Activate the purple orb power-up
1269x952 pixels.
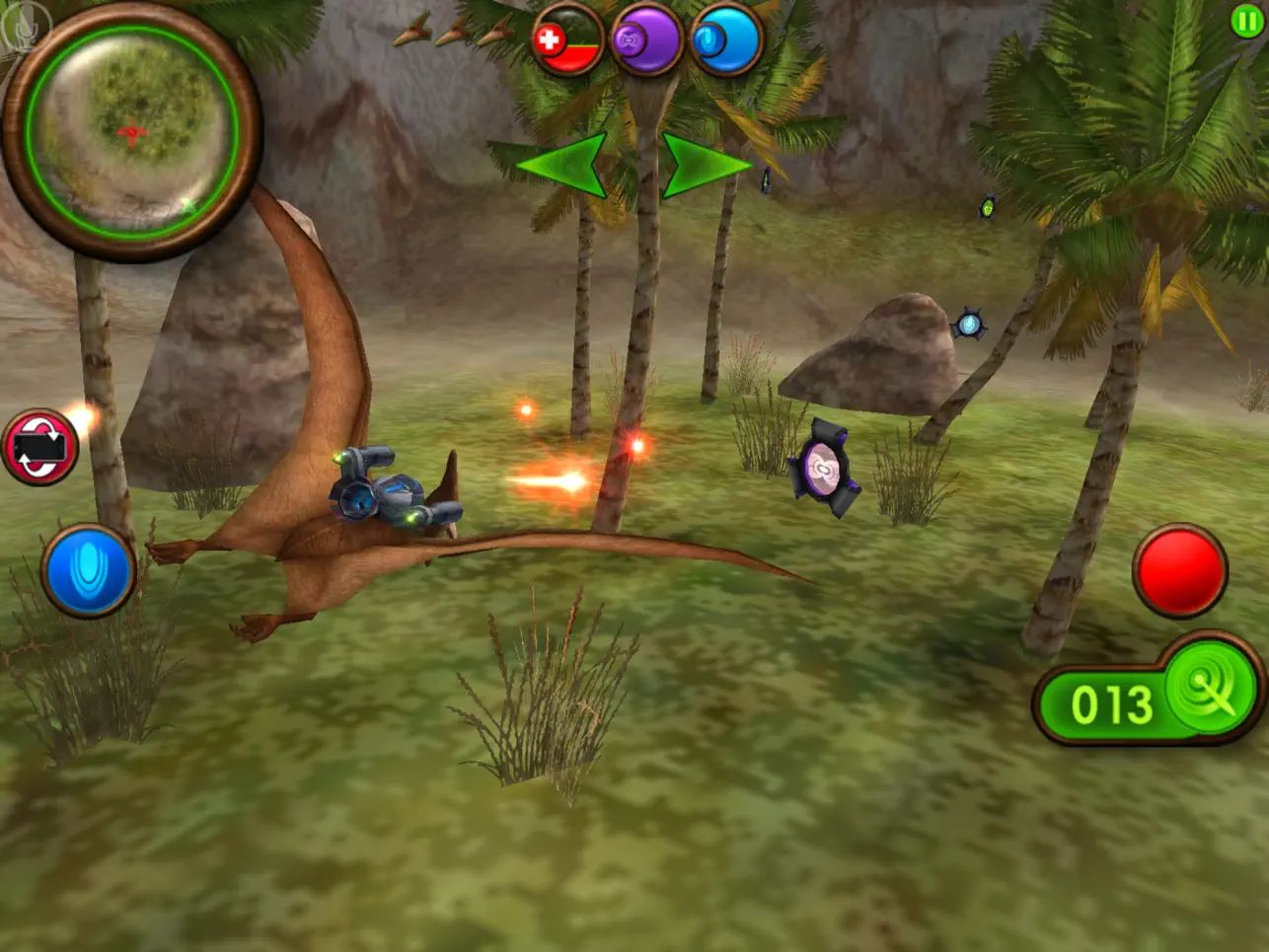click(x=646, y=40)
